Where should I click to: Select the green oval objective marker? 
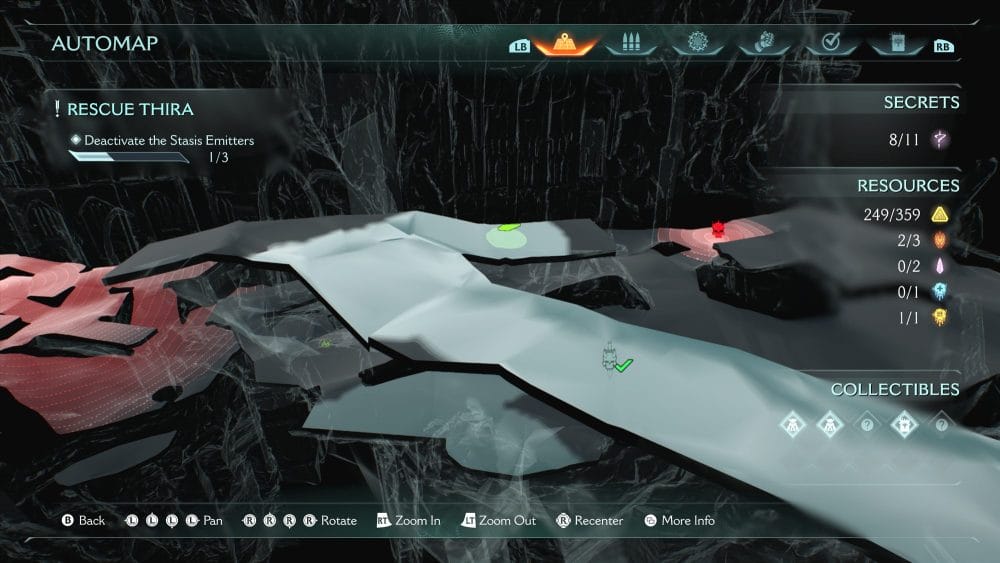coord(507,234)
